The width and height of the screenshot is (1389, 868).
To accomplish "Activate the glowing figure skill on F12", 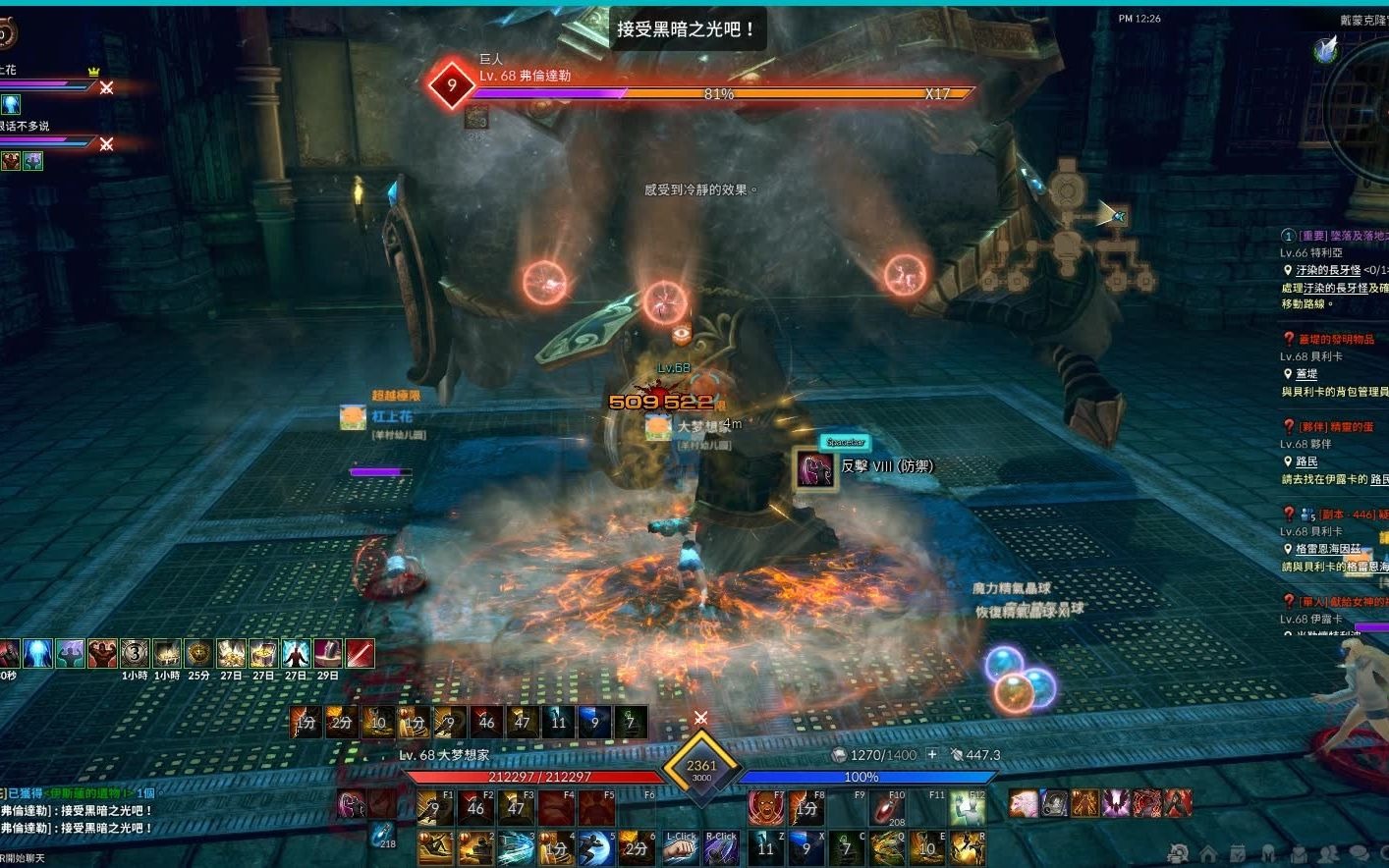I will tap(968, 808).
